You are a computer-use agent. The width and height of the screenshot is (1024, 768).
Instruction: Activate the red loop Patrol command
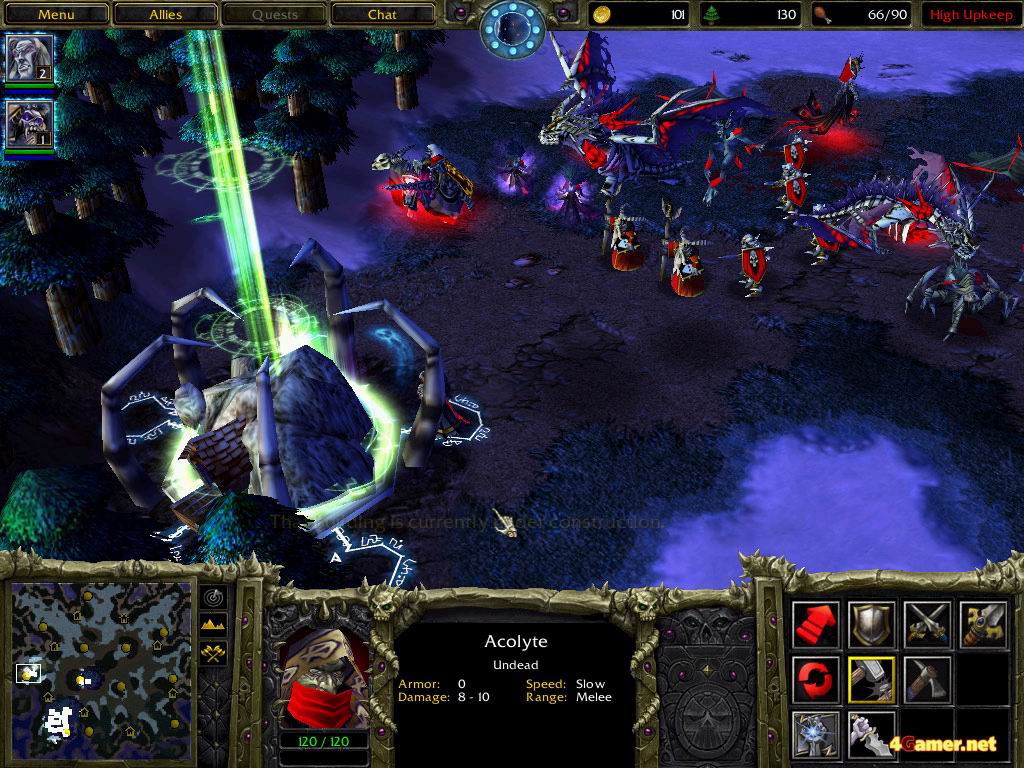816,680
